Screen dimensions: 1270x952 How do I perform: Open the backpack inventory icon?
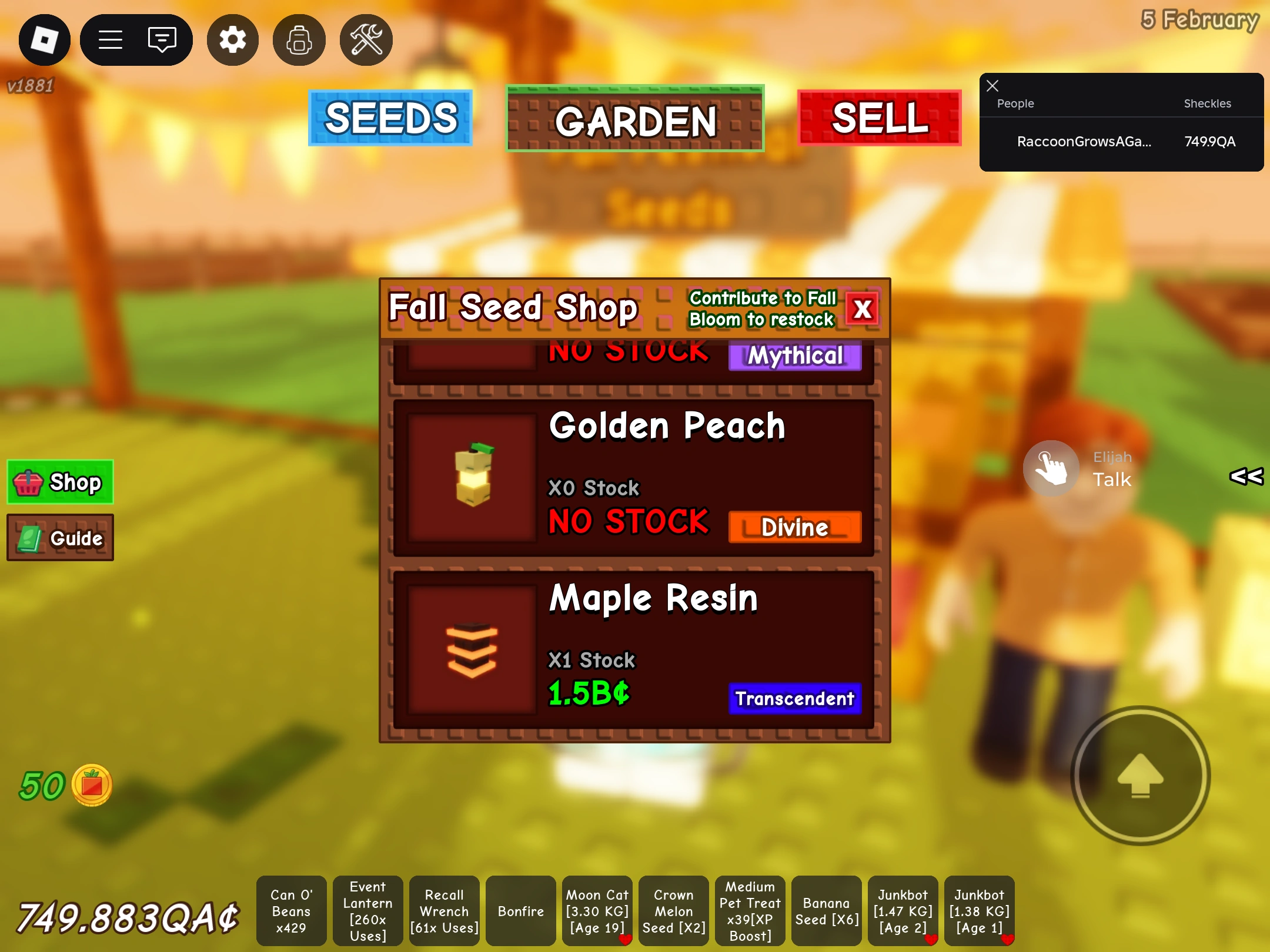coord(299,39)
